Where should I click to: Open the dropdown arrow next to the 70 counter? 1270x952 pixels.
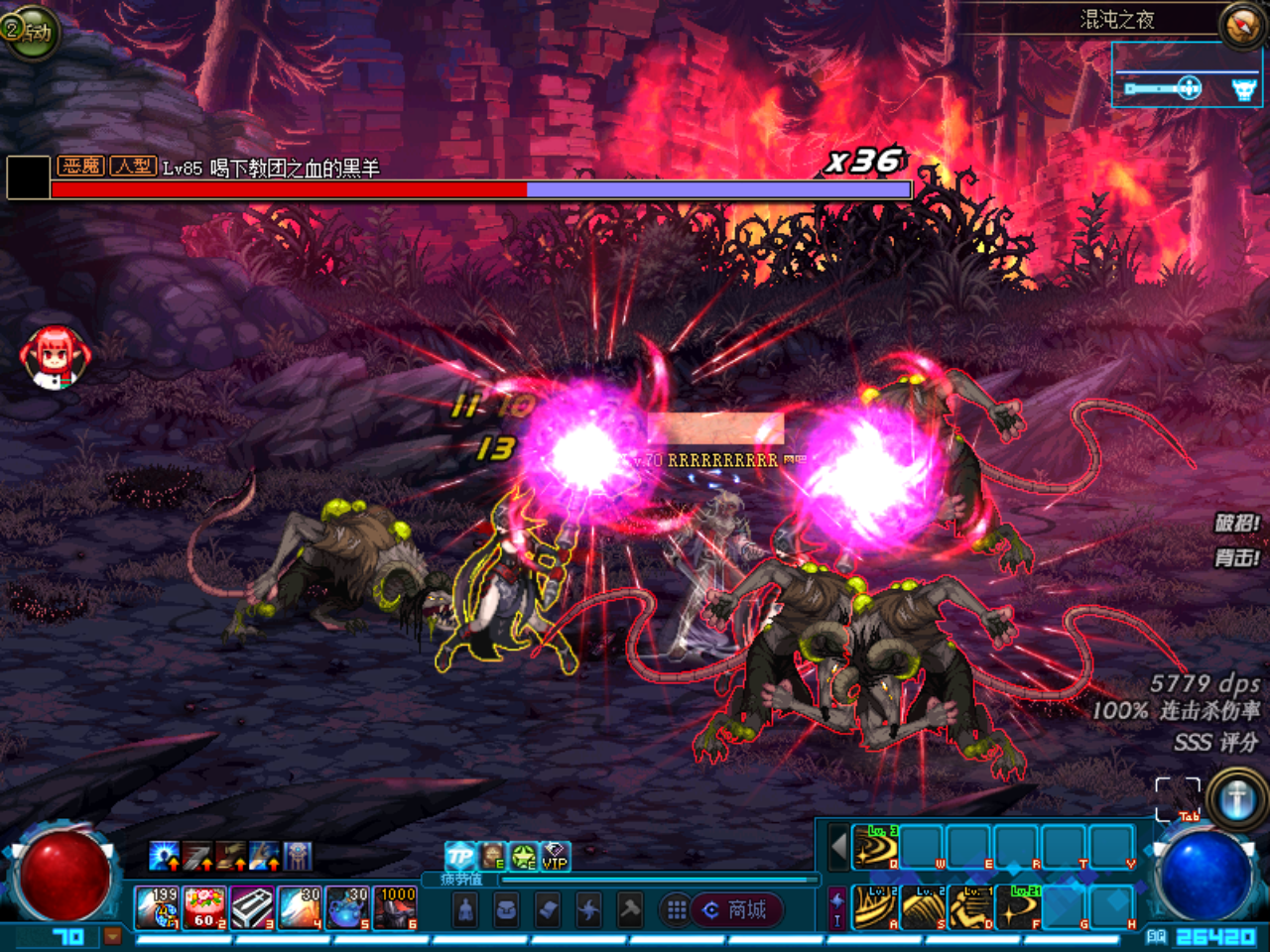point(111,936)
